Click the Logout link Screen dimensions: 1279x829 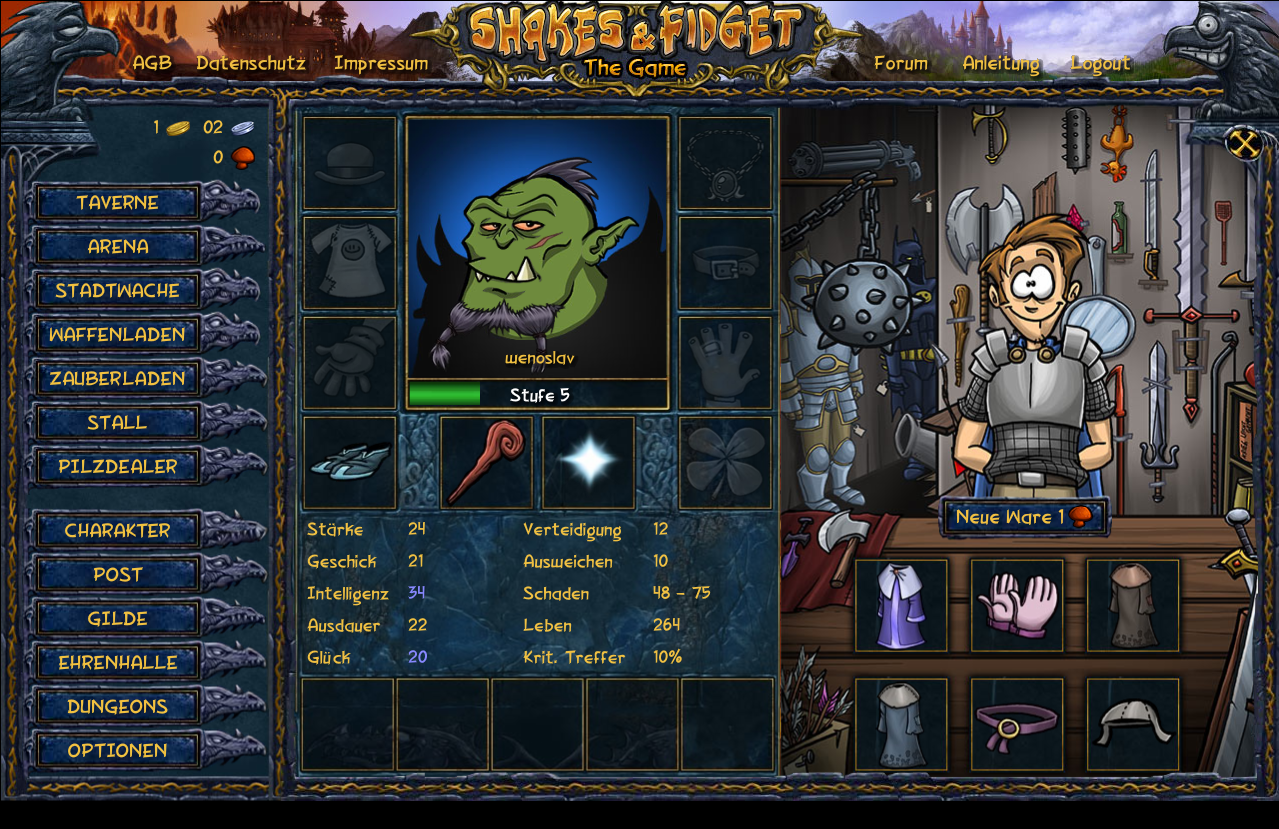pyautogui.click(x=1100, y=63)
